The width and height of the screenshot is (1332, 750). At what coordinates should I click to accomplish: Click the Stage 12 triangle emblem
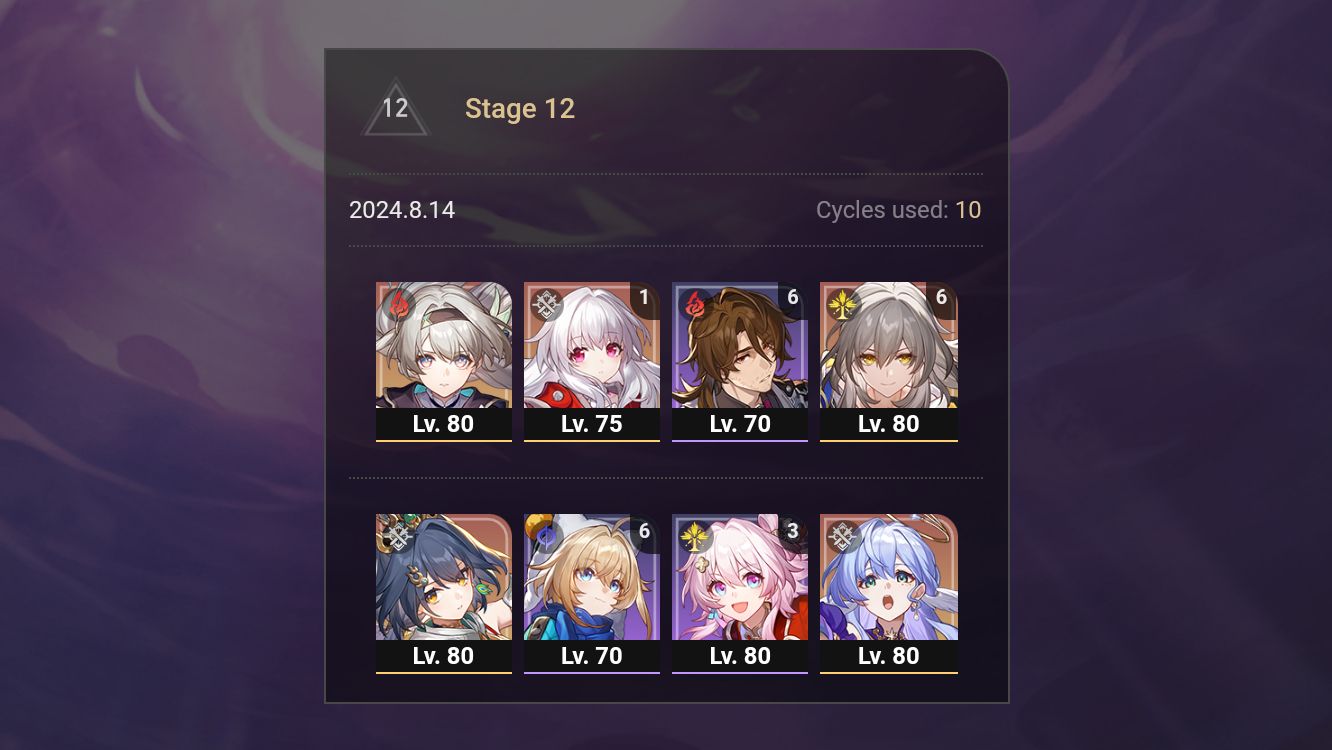pyautogui.click(x=394, y=108)
